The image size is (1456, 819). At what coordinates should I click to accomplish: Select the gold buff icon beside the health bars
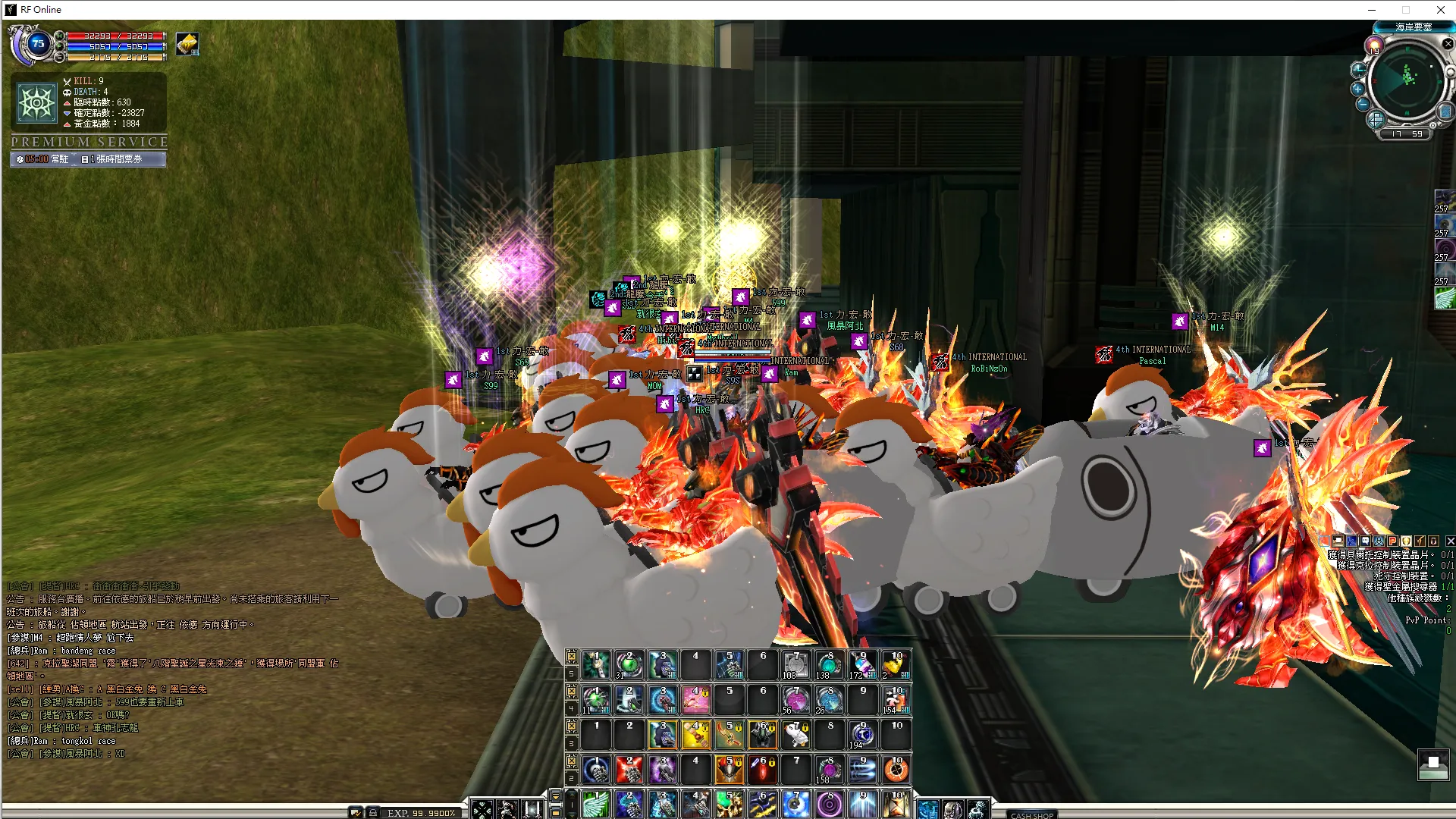tap(187, 44)
